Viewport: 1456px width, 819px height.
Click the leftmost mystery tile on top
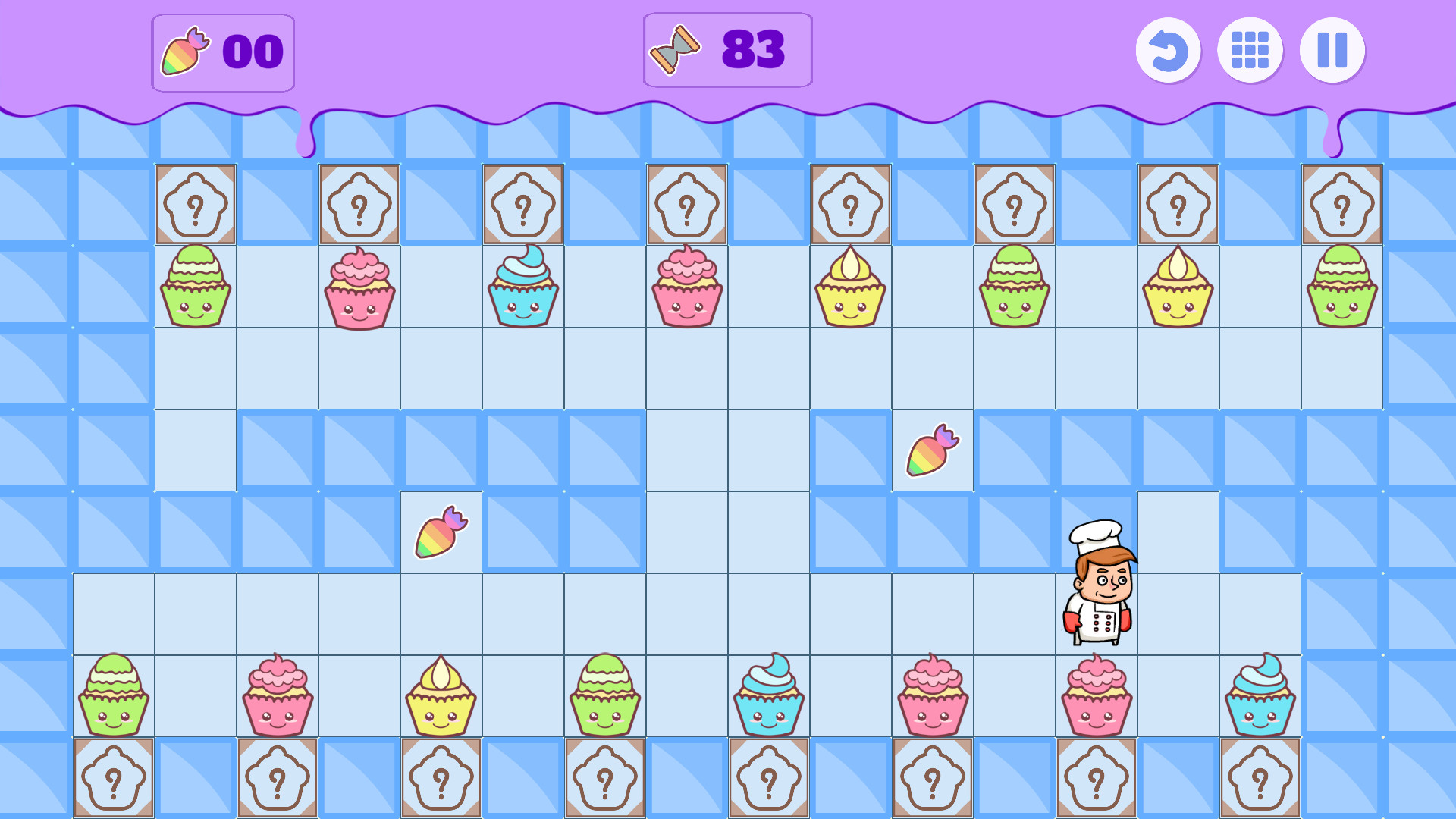point(195,205)
